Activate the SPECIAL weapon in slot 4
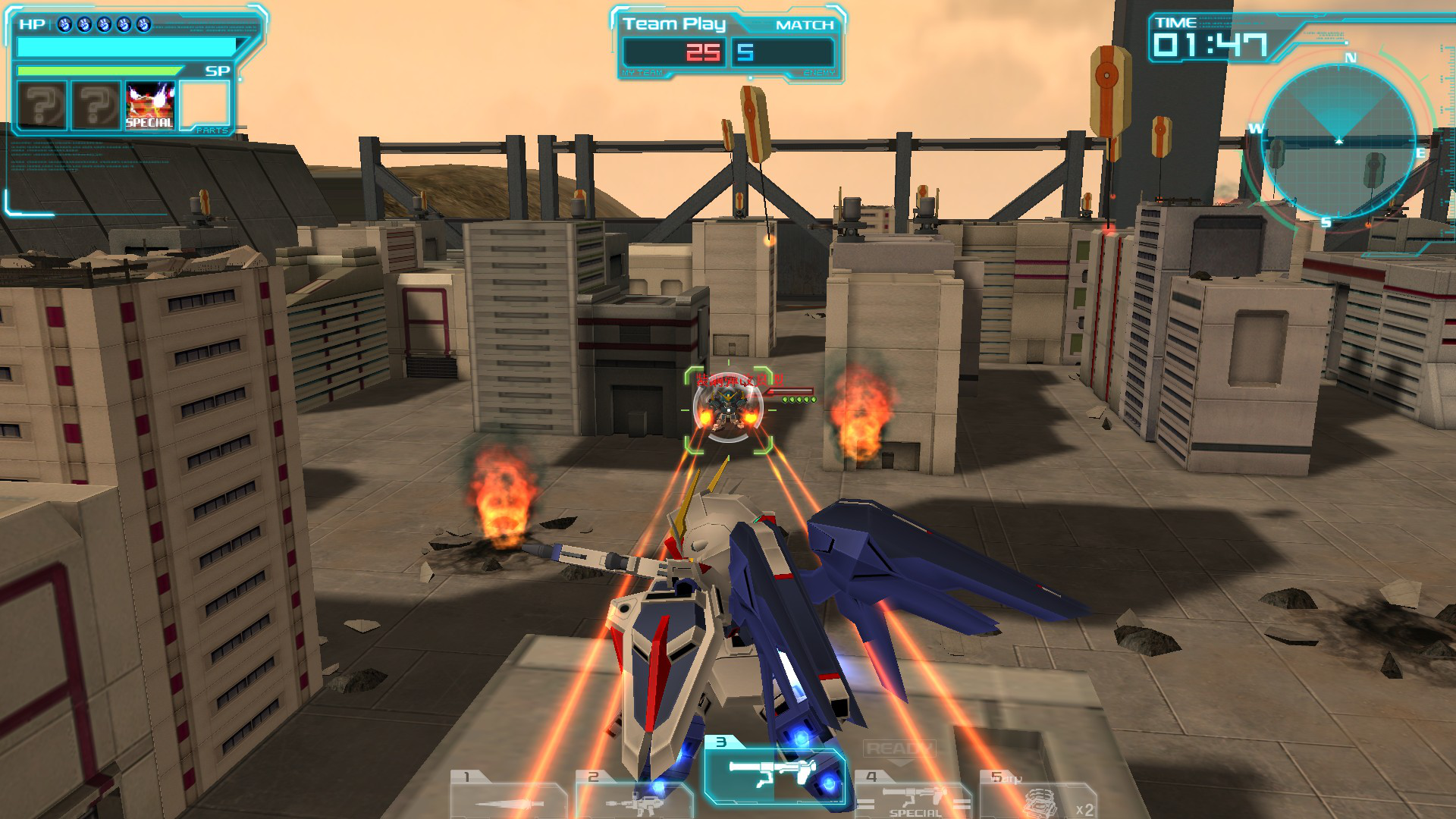 click(x=914, y=798)
